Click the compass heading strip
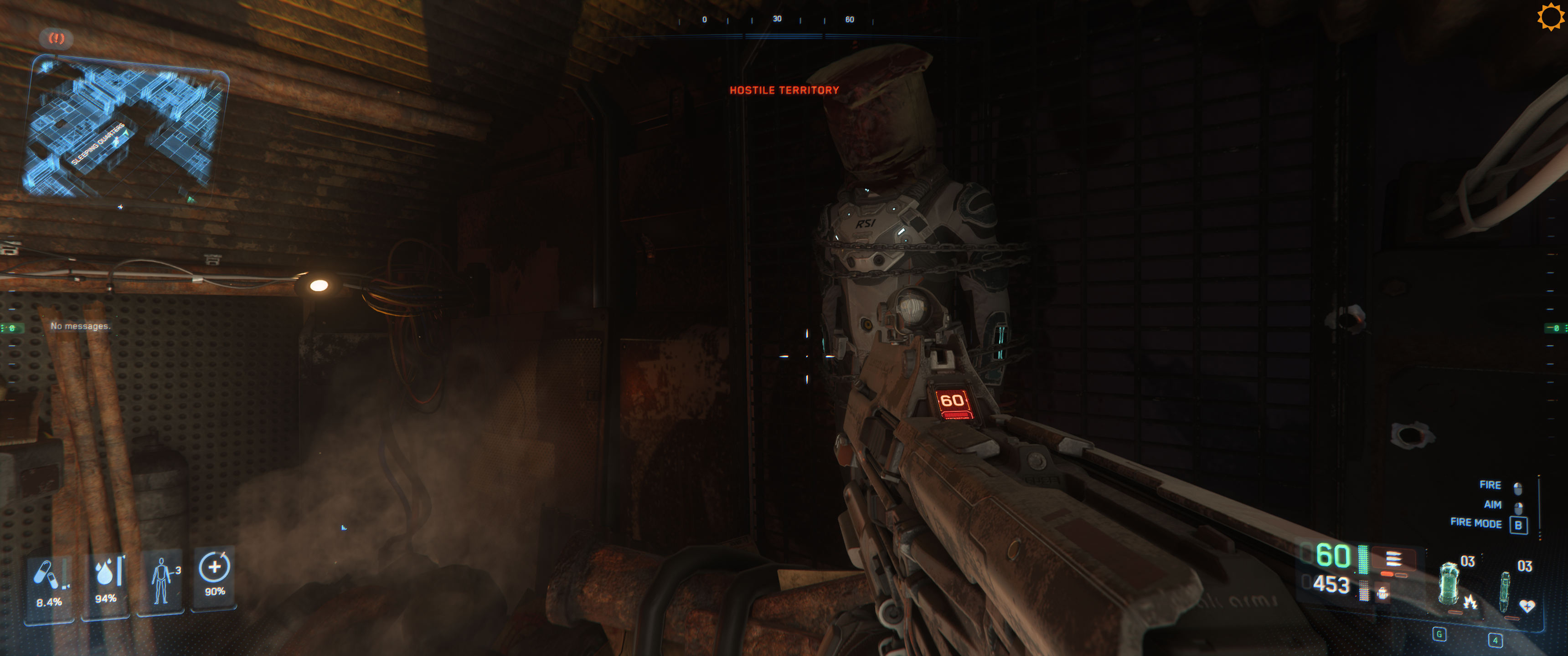Screen dimensions: 1568x656 (x=777, y=20)
